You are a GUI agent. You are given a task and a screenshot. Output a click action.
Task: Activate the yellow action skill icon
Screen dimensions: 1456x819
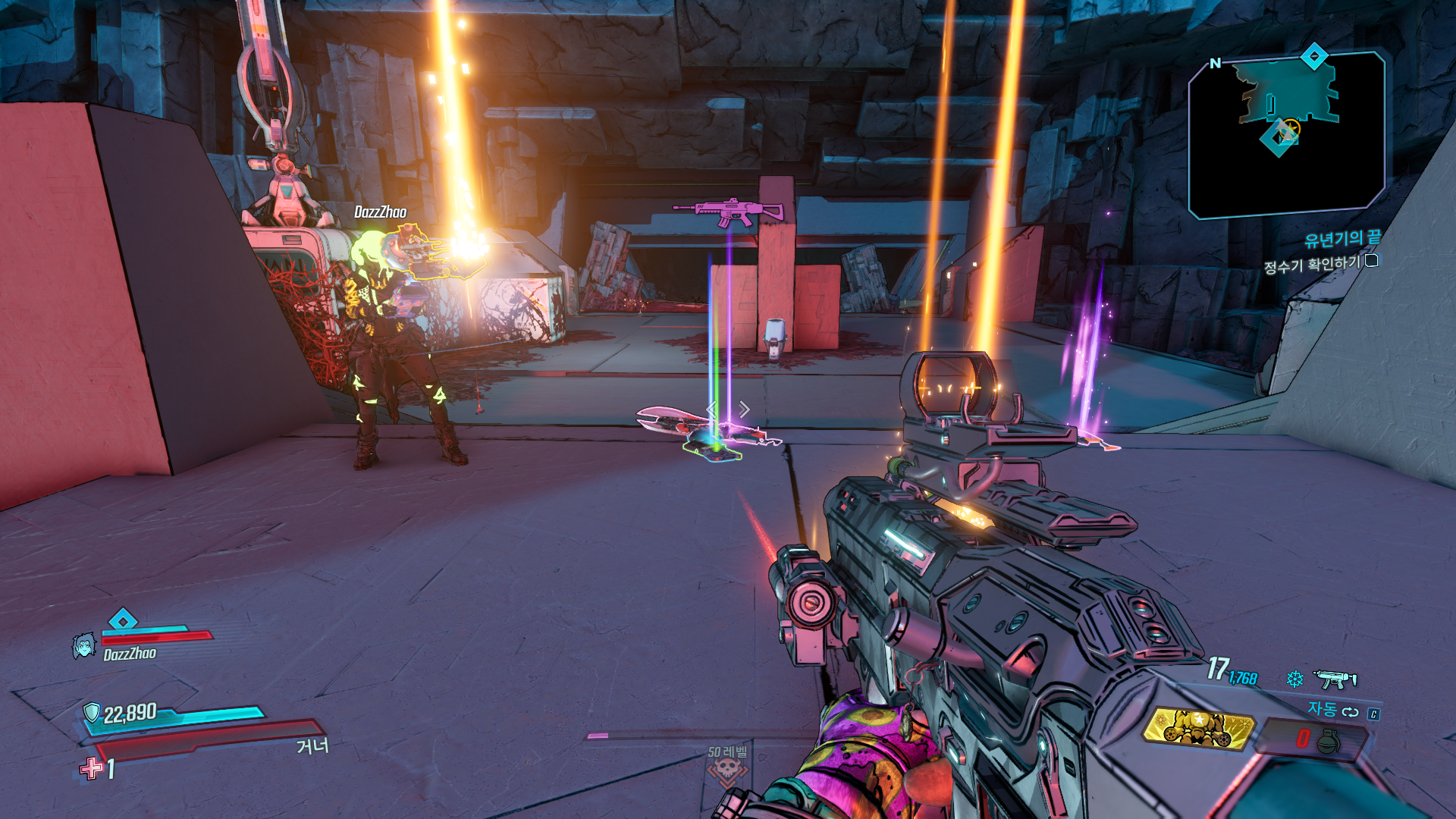(1198, 728)
